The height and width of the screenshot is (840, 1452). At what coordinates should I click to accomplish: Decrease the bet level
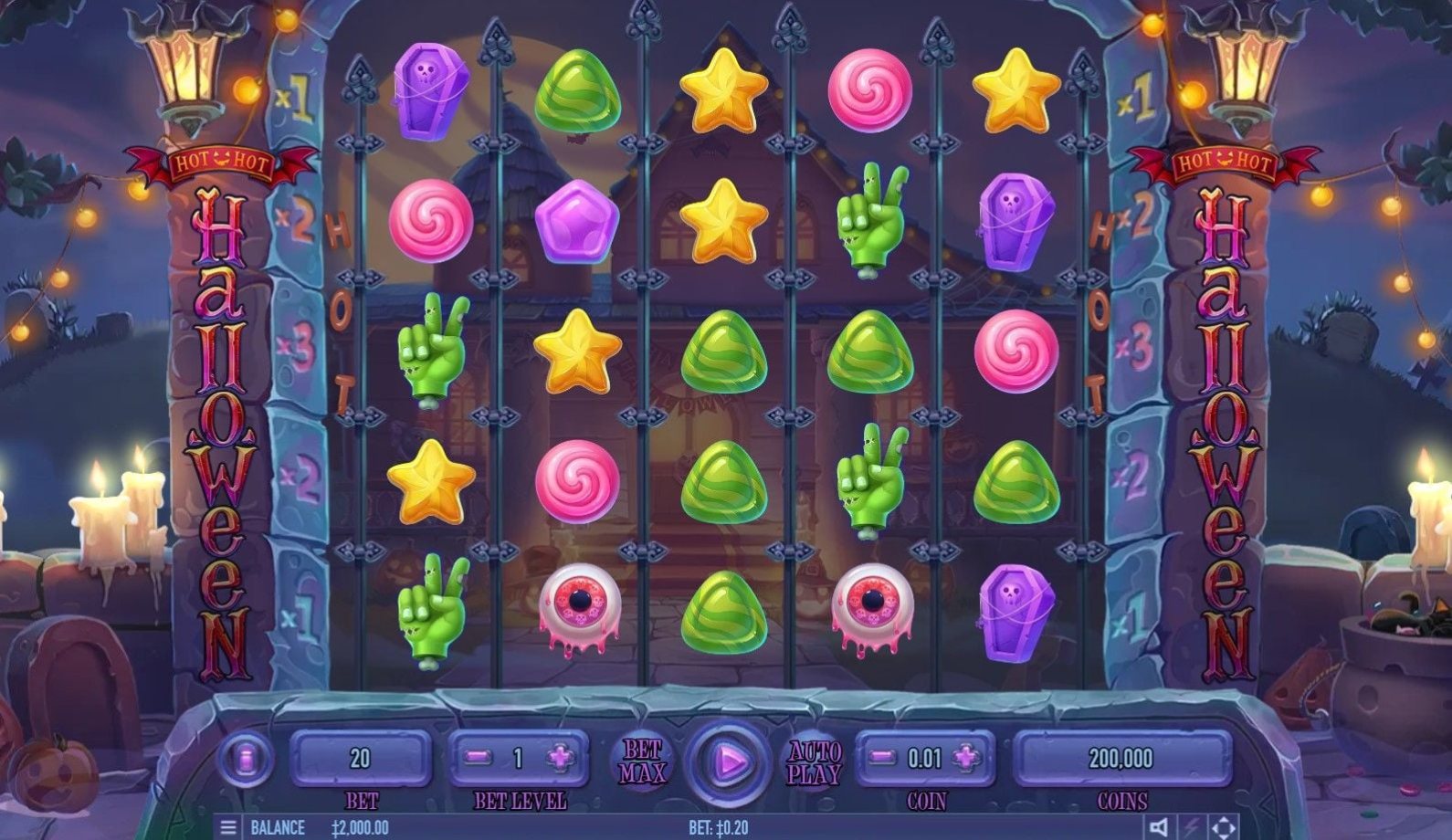(479, 758)
